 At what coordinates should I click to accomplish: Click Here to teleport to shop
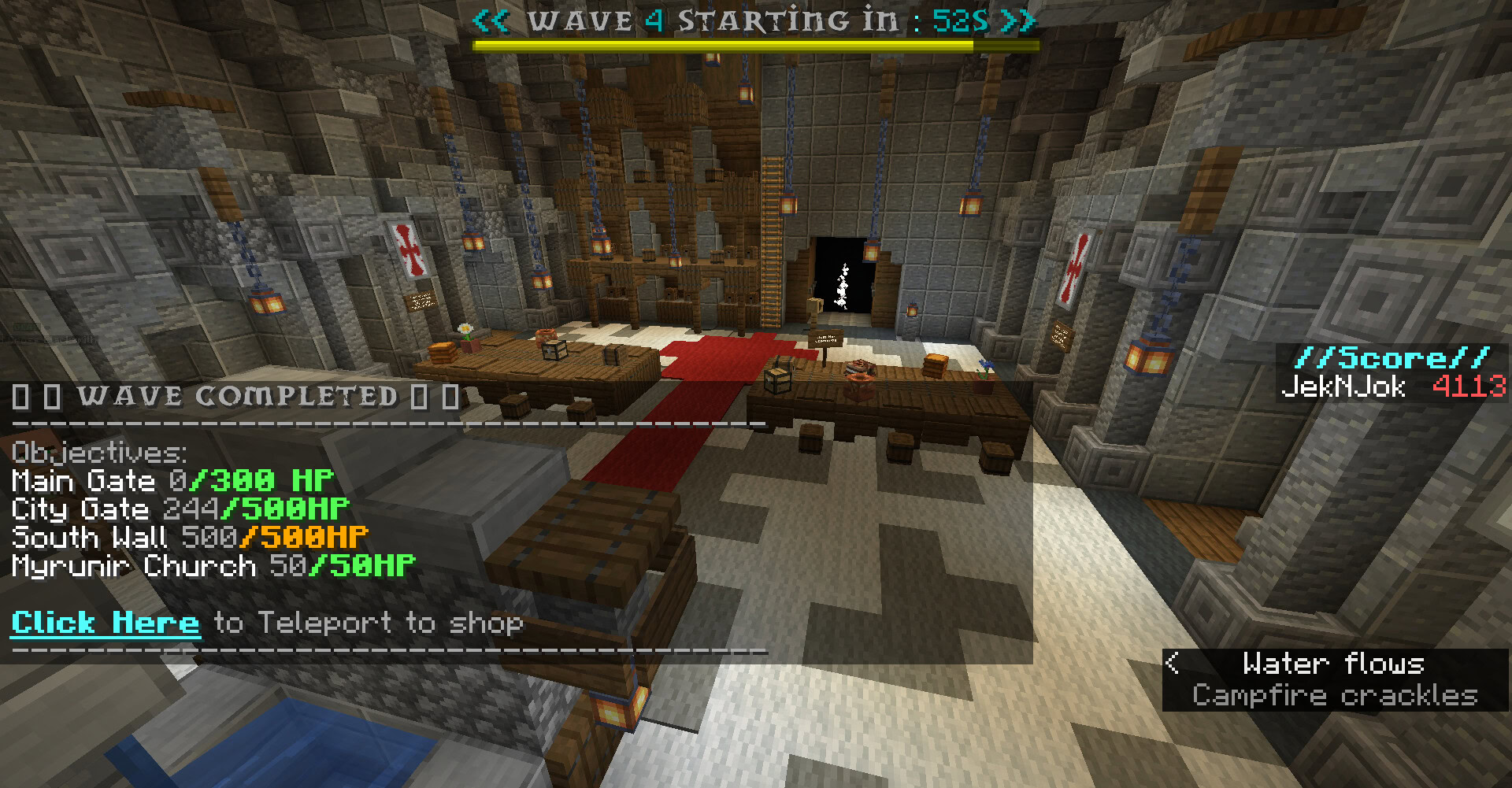106,623
